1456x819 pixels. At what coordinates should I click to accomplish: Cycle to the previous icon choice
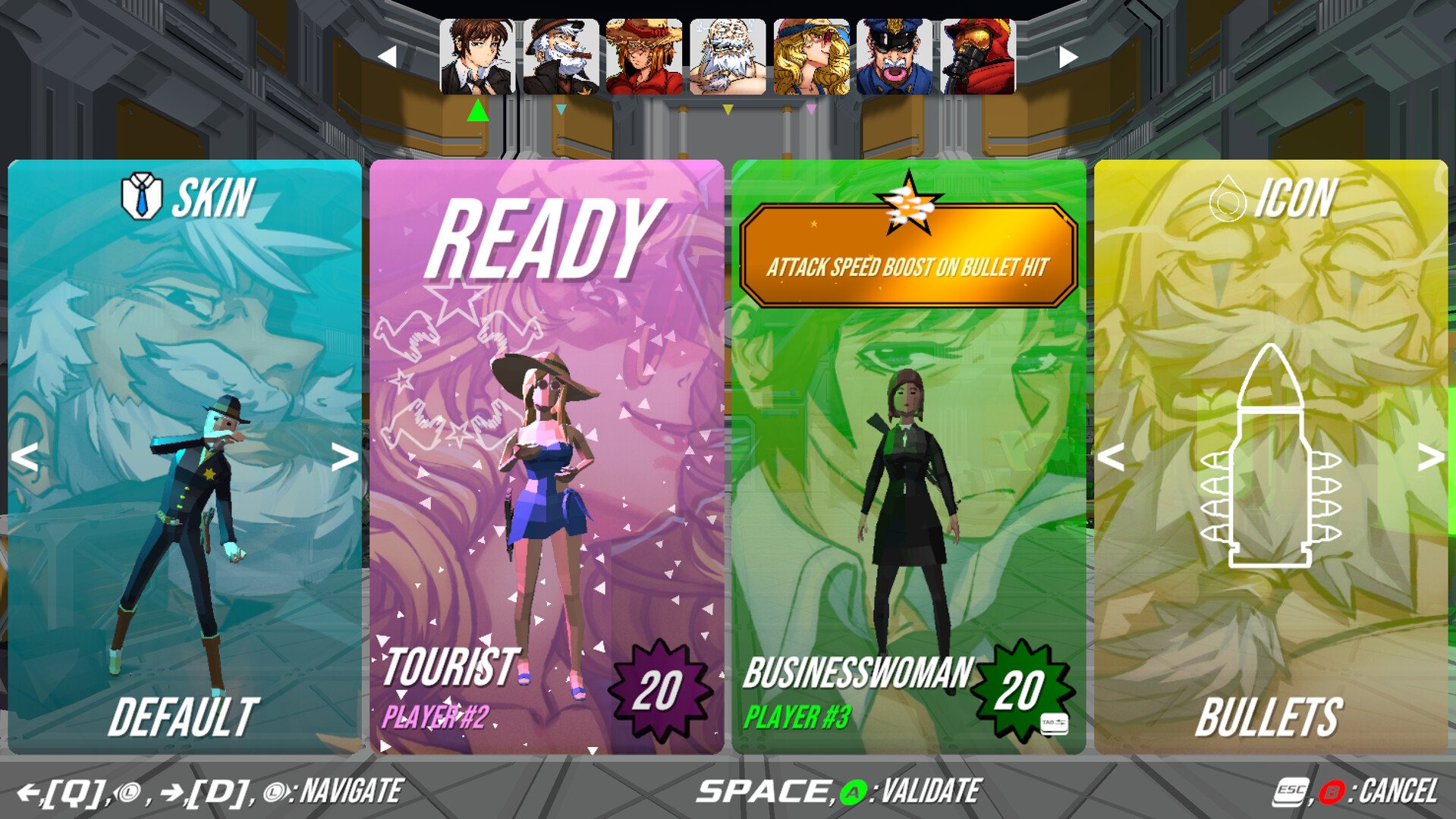tap(1112, 457)
